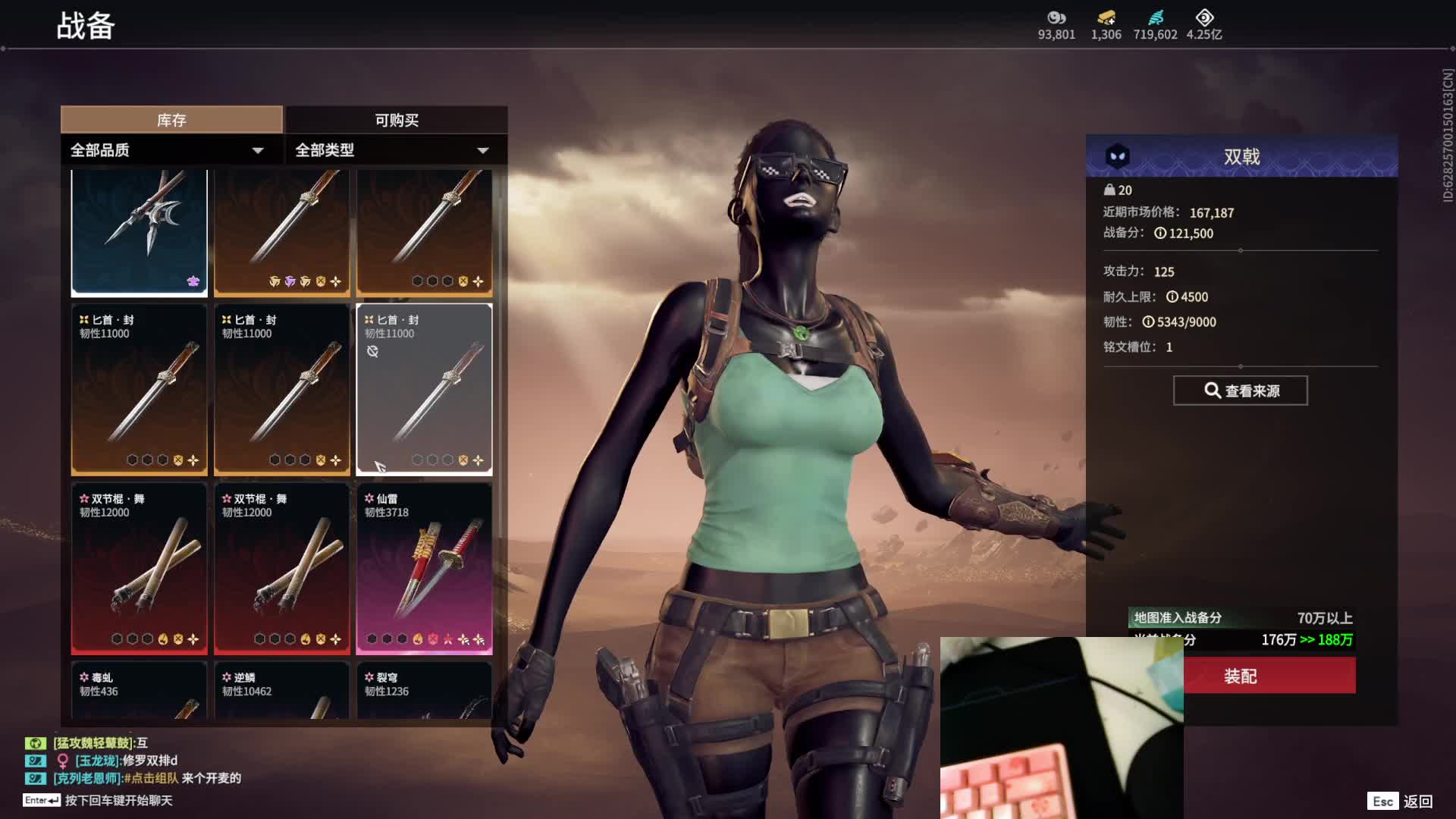Image resolution: width=1456 pixels, height=819 pixels.
Task: Switch to the 库存 inventory tab
Action: coord(171,120)
